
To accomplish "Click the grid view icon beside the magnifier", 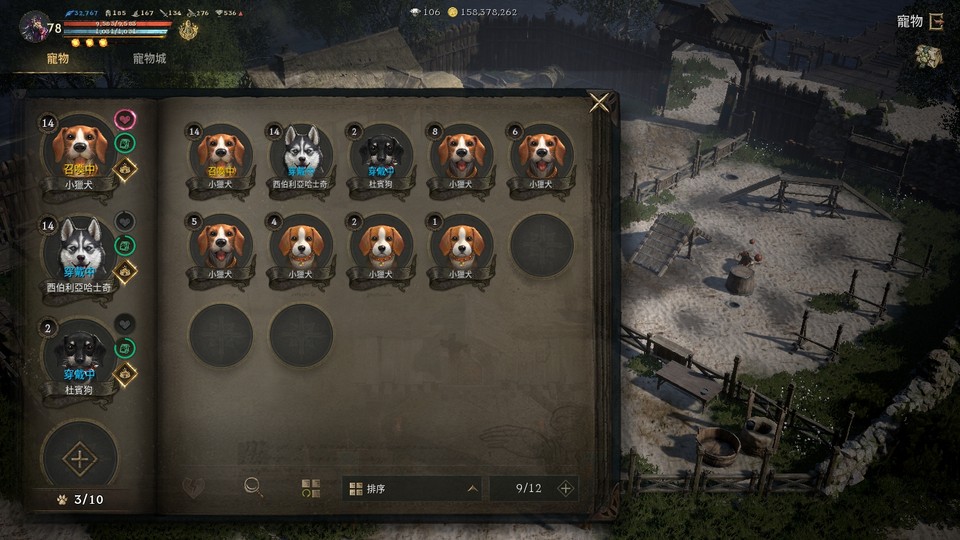I will pos(311,488).
